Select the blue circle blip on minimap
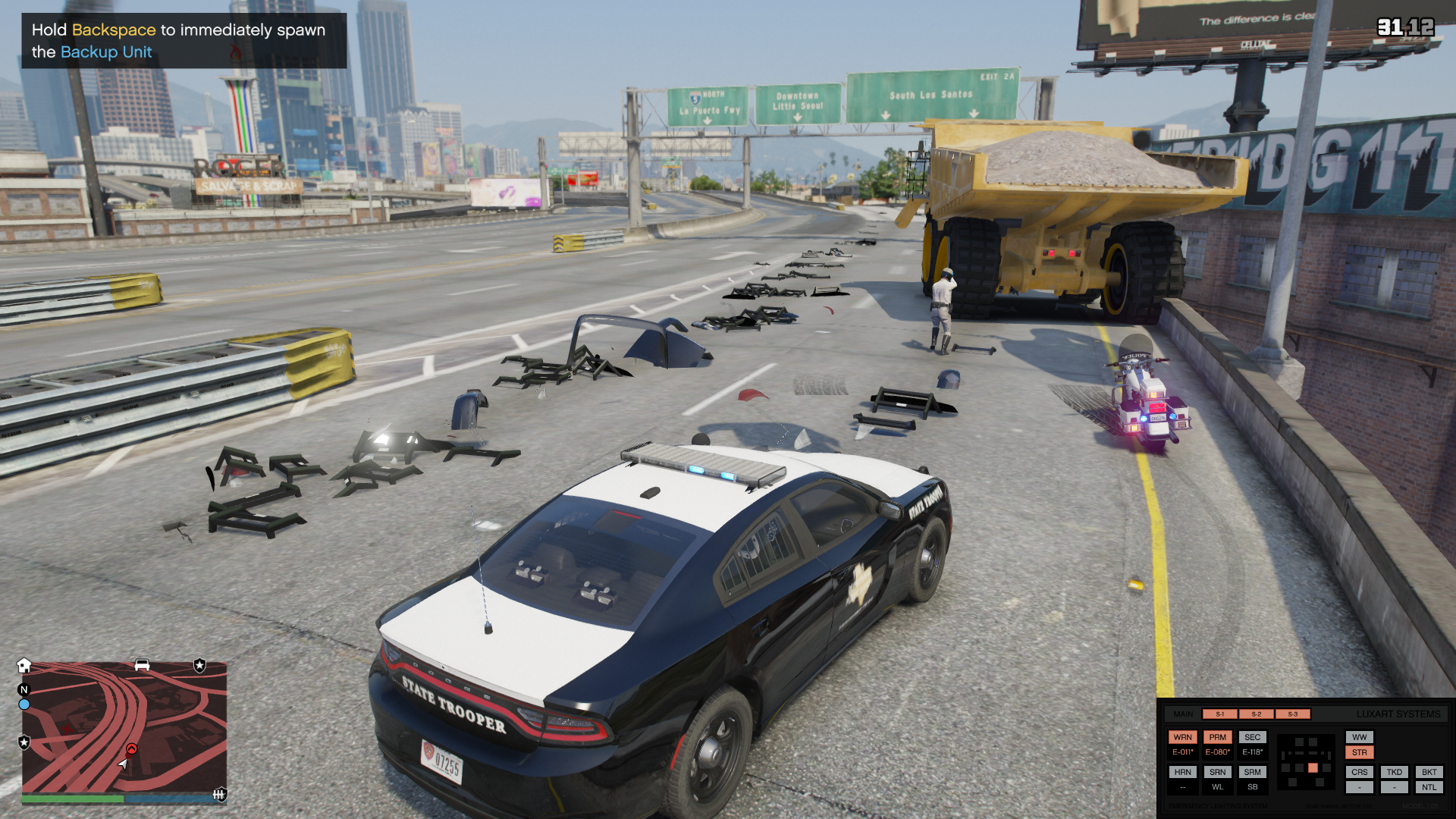Viewport: 1456px width, 819px height. click(24, 704)
